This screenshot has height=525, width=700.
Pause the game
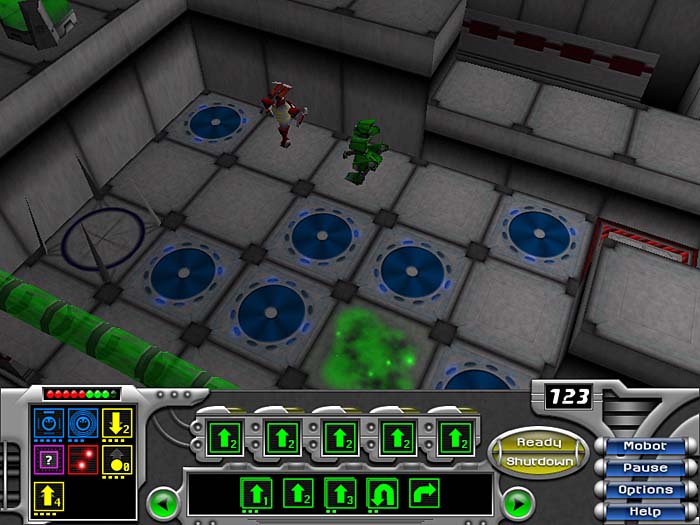[644, 467]
